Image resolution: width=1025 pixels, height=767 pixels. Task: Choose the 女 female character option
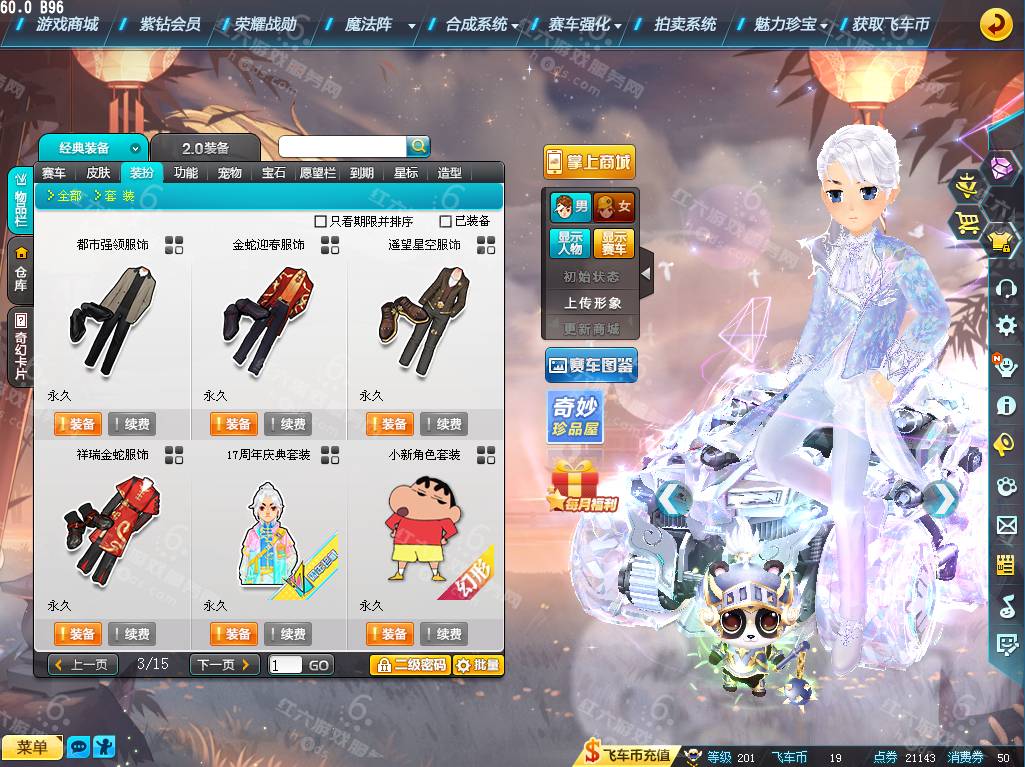615,207
